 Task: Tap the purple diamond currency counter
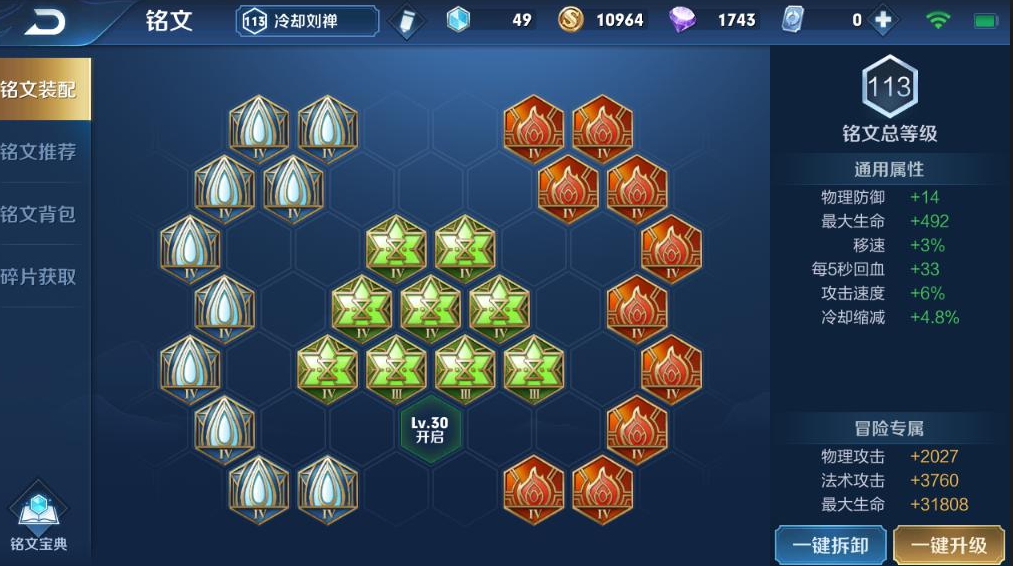716,20
